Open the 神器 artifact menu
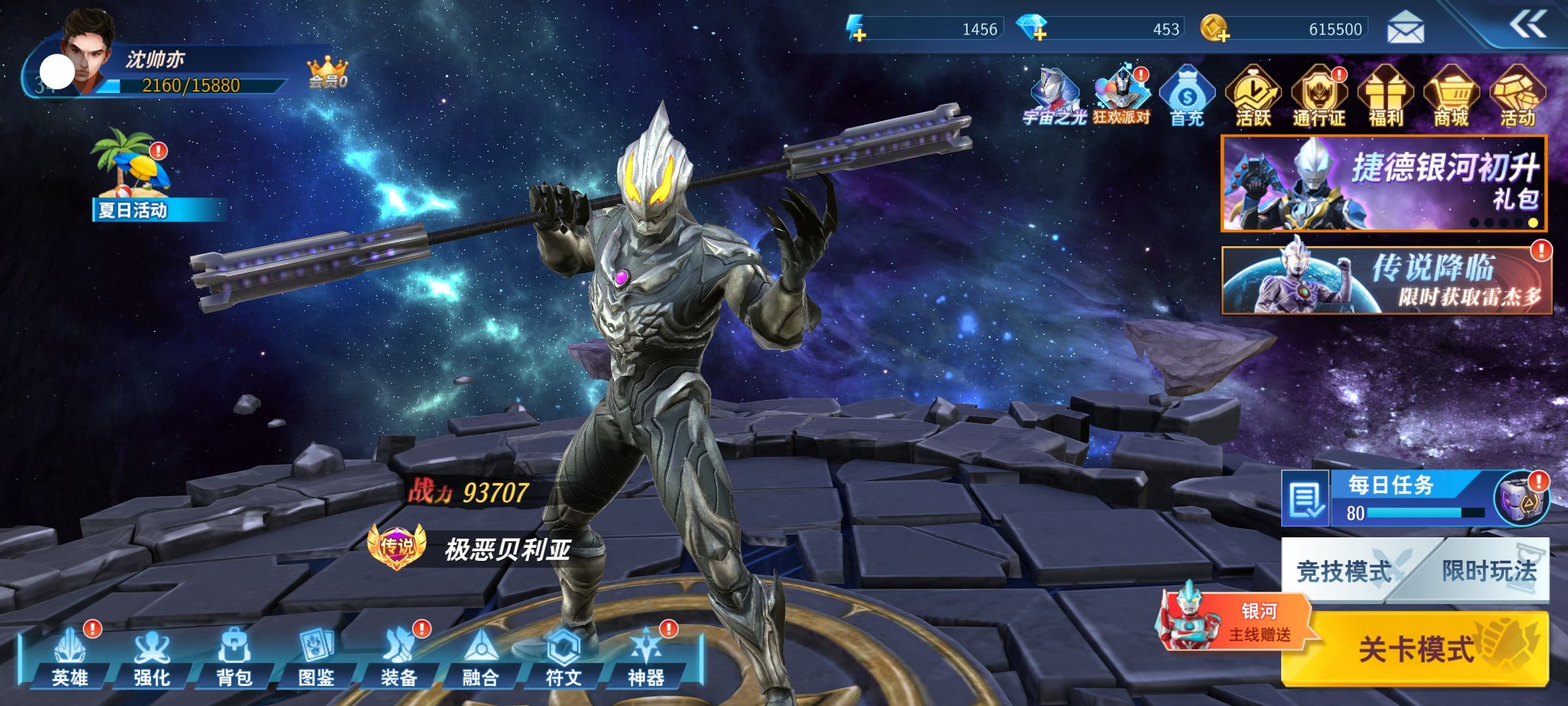 645,658
